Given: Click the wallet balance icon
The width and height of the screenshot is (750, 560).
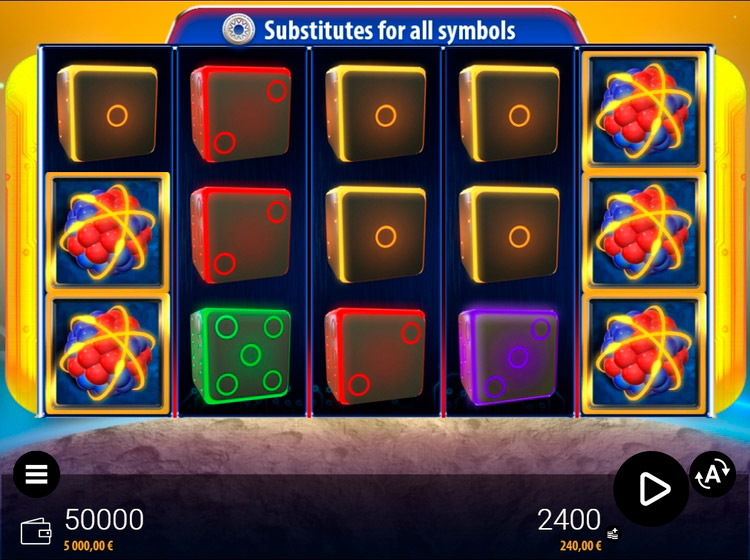Looking at the screenshot, I should coord(36,530).
